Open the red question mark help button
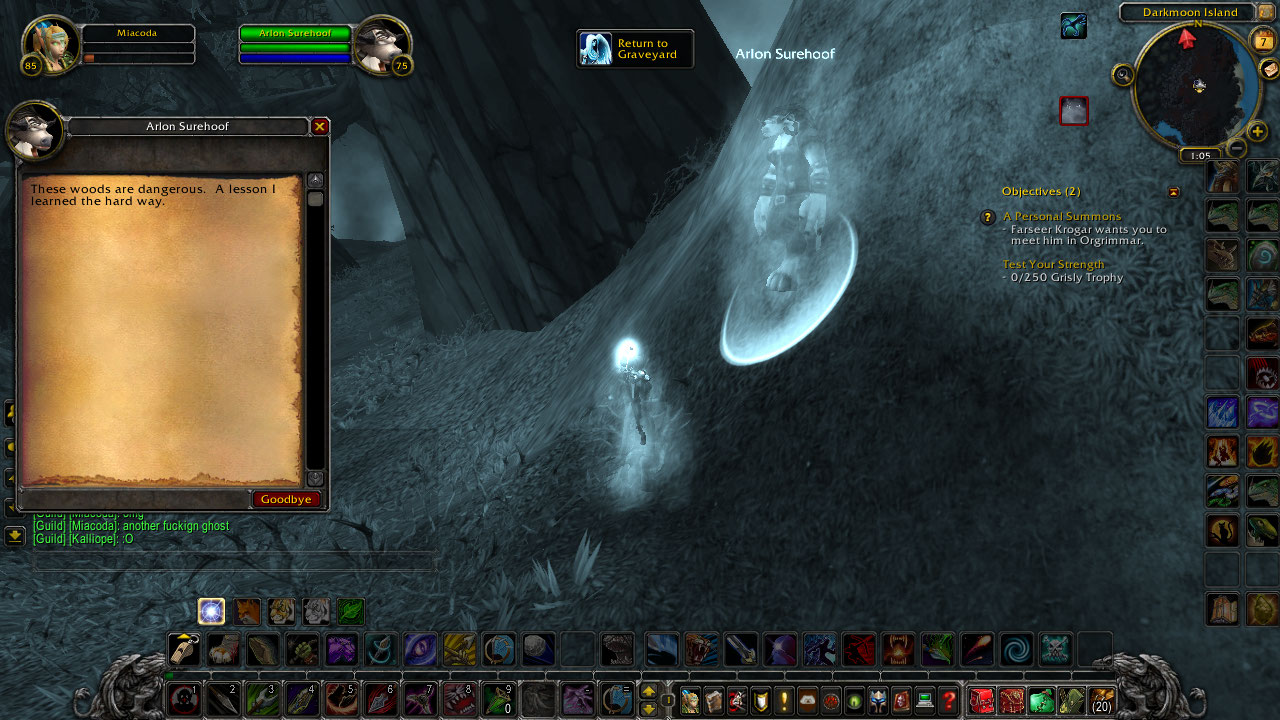This screenshot has height=720, width=1280. click(x=949, y=701)
